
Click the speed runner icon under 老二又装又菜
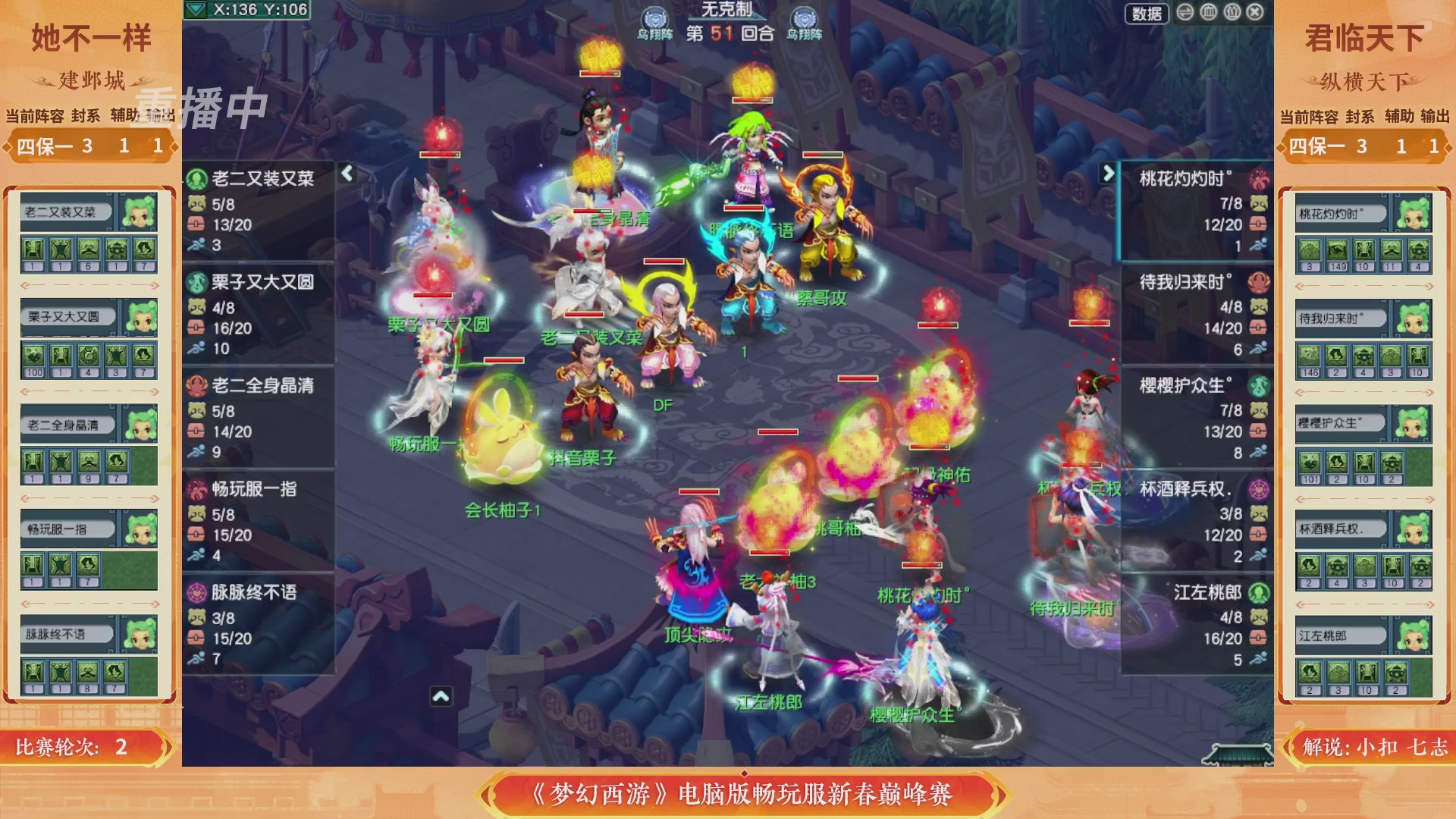196,244
